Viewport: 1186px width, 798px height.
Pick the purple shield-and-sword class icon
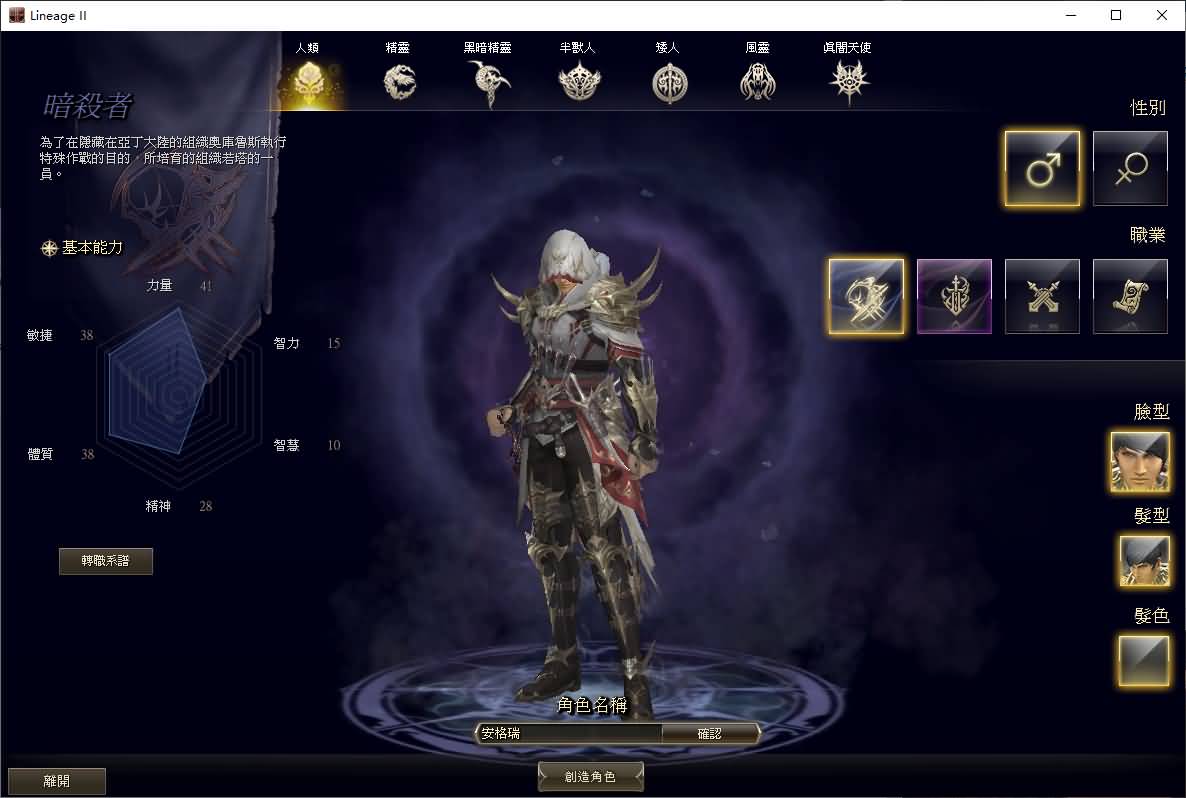coord(954,296)
